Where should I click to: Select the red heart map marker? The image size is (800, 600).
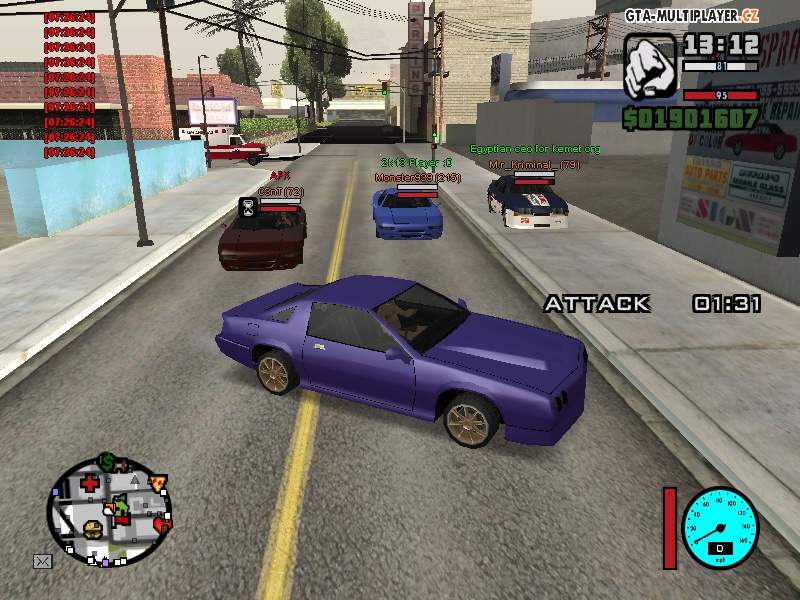[x=164, y=524]
